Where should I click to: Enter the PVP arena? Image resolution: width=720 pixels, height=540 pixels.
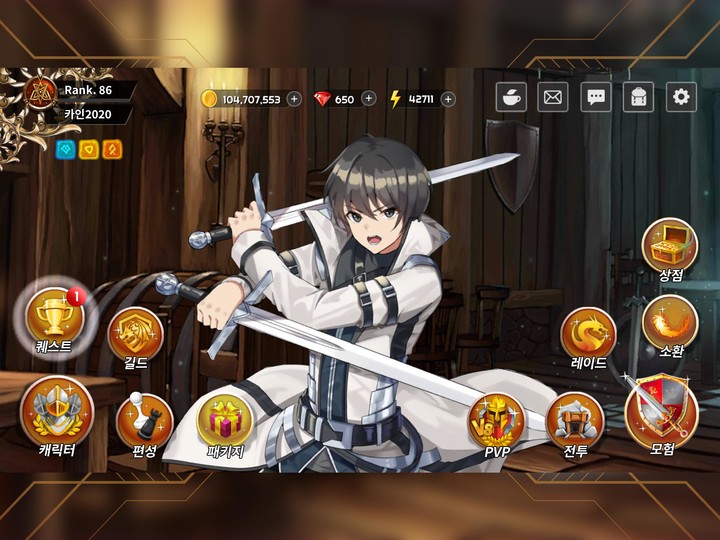[497, 421]
